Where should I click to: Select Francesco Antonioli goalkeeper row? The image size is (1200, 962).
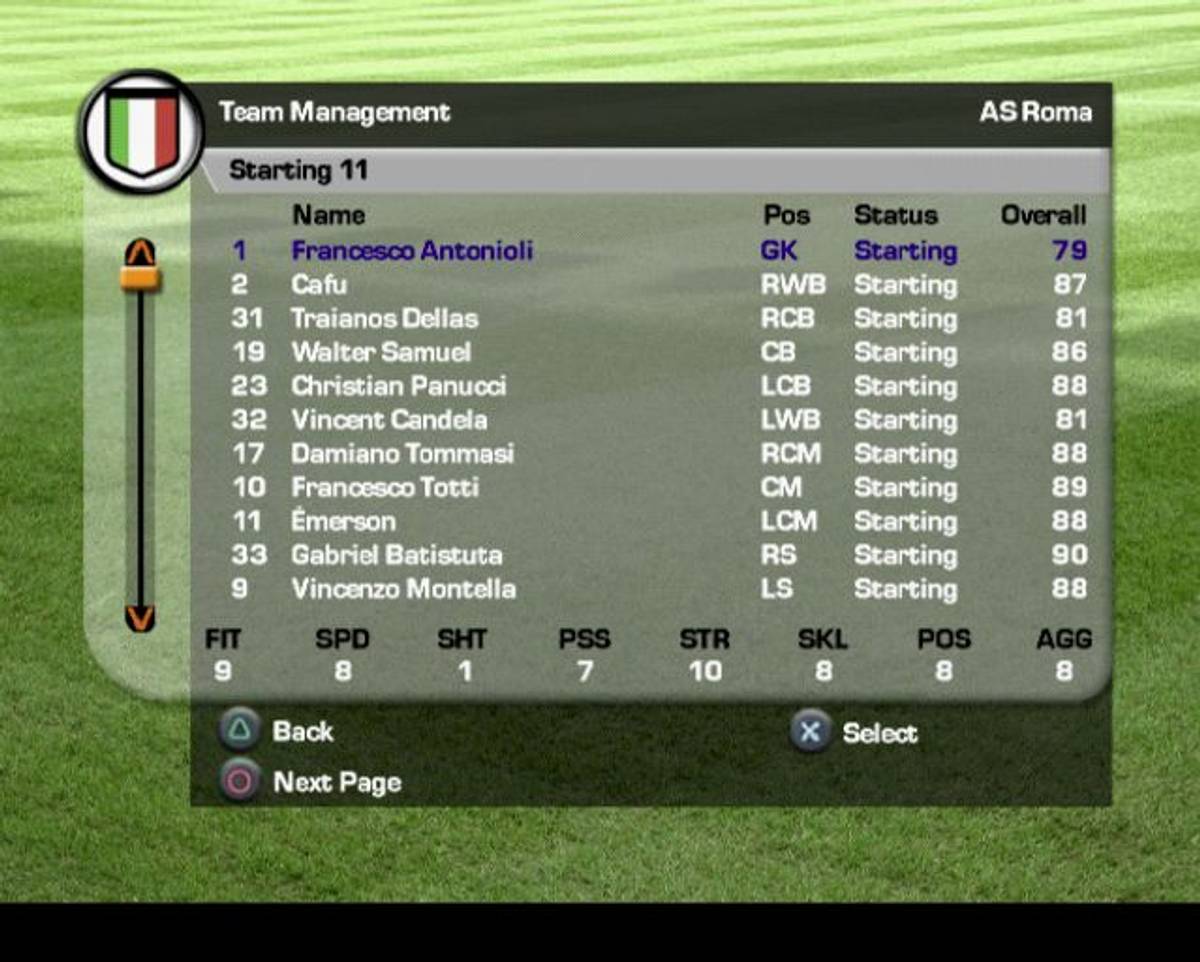(x=412, y=251)
